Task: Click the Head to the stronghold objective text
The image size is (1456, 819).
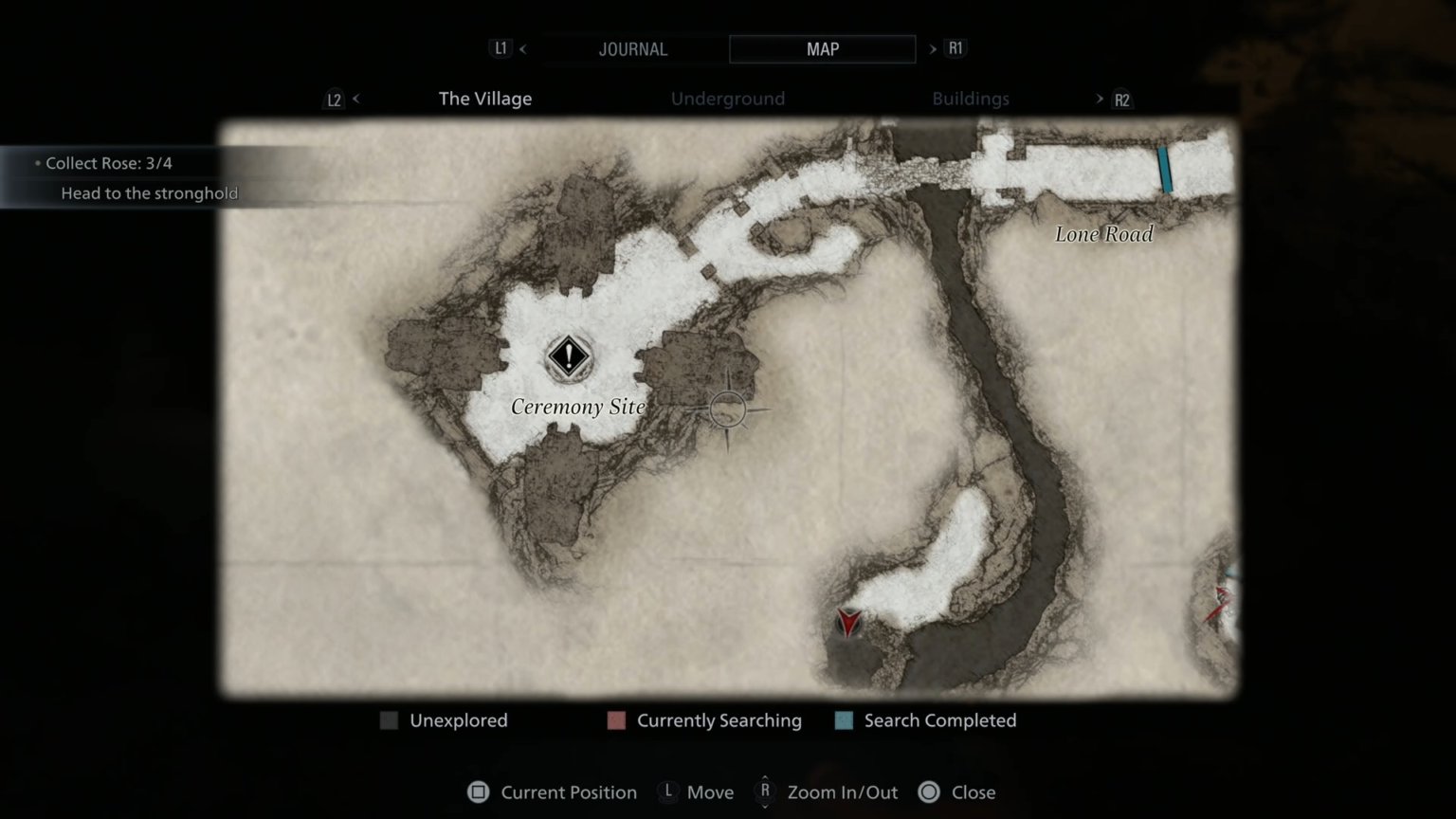Action: click(x=149, y=192)
